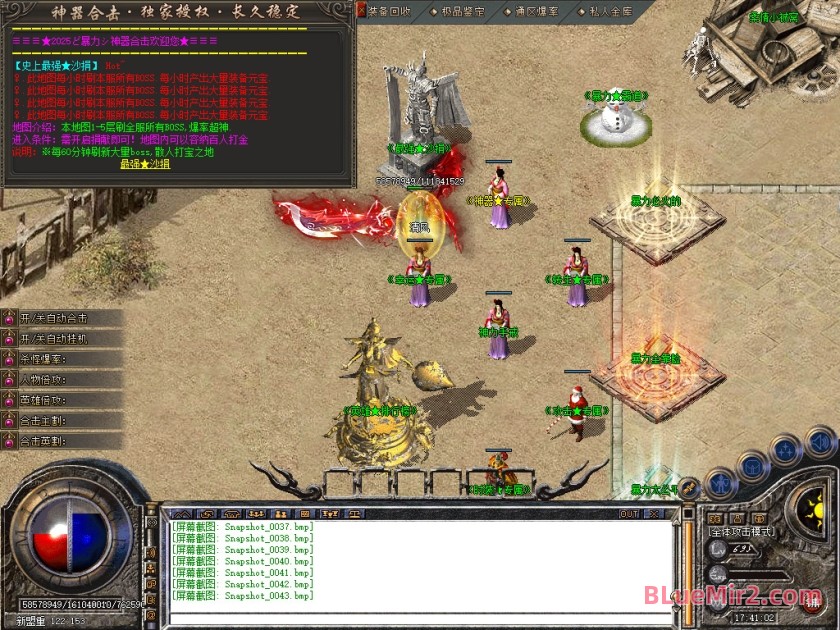Change the 全体攻击模式 attack mode
The image size is (840, 630).
tap(742, 531)
